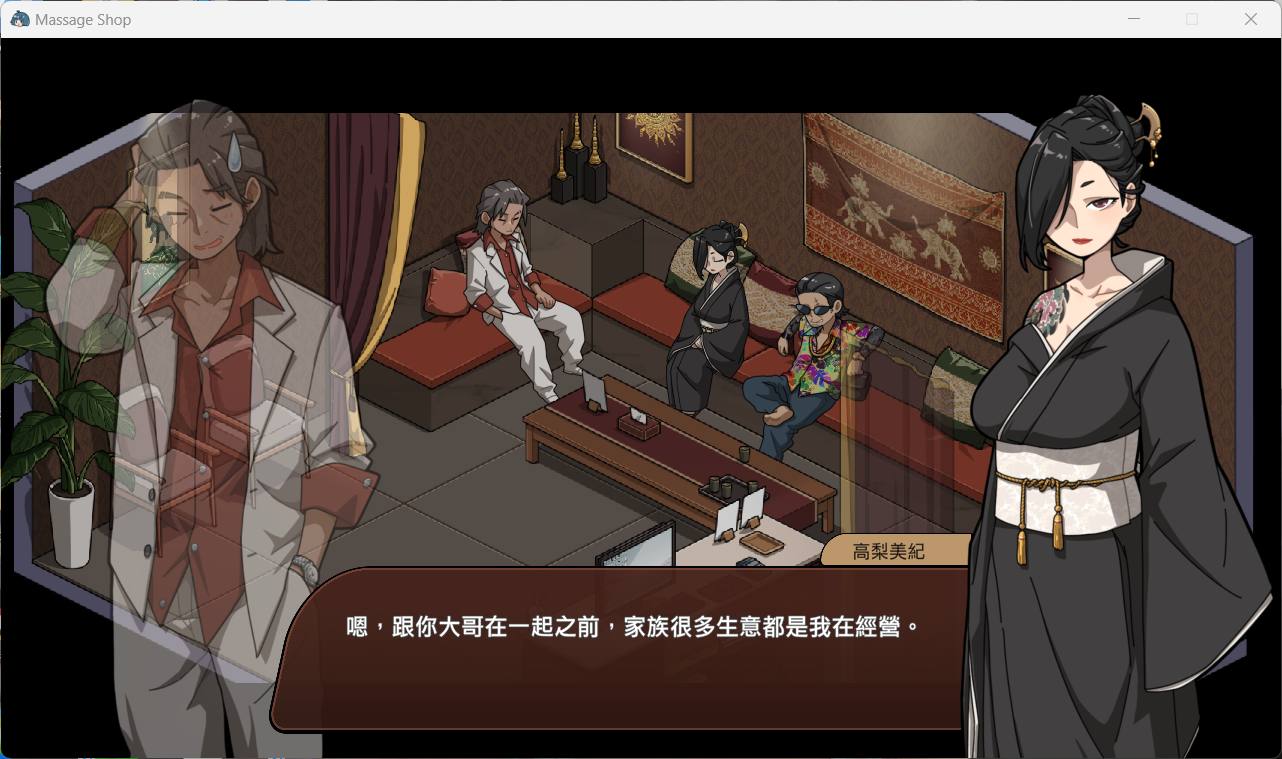Click the potted plant on the shelf
Screen dimensions: 1282x759
pyautogui.click(x=70, y=470)
